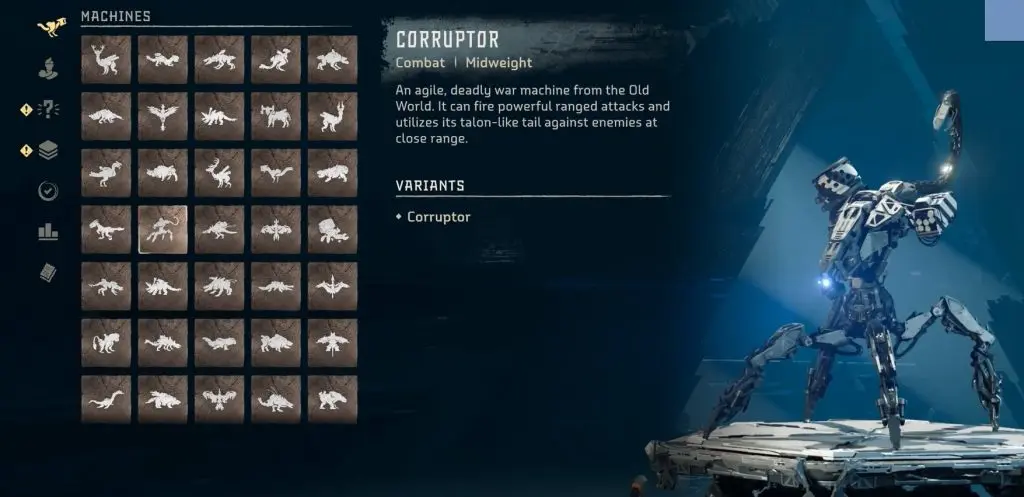The height and width of the screenshot is (497, 1024).
Task: Pick the long-necked serpent machine tile
Action: (x=106, y=398)
